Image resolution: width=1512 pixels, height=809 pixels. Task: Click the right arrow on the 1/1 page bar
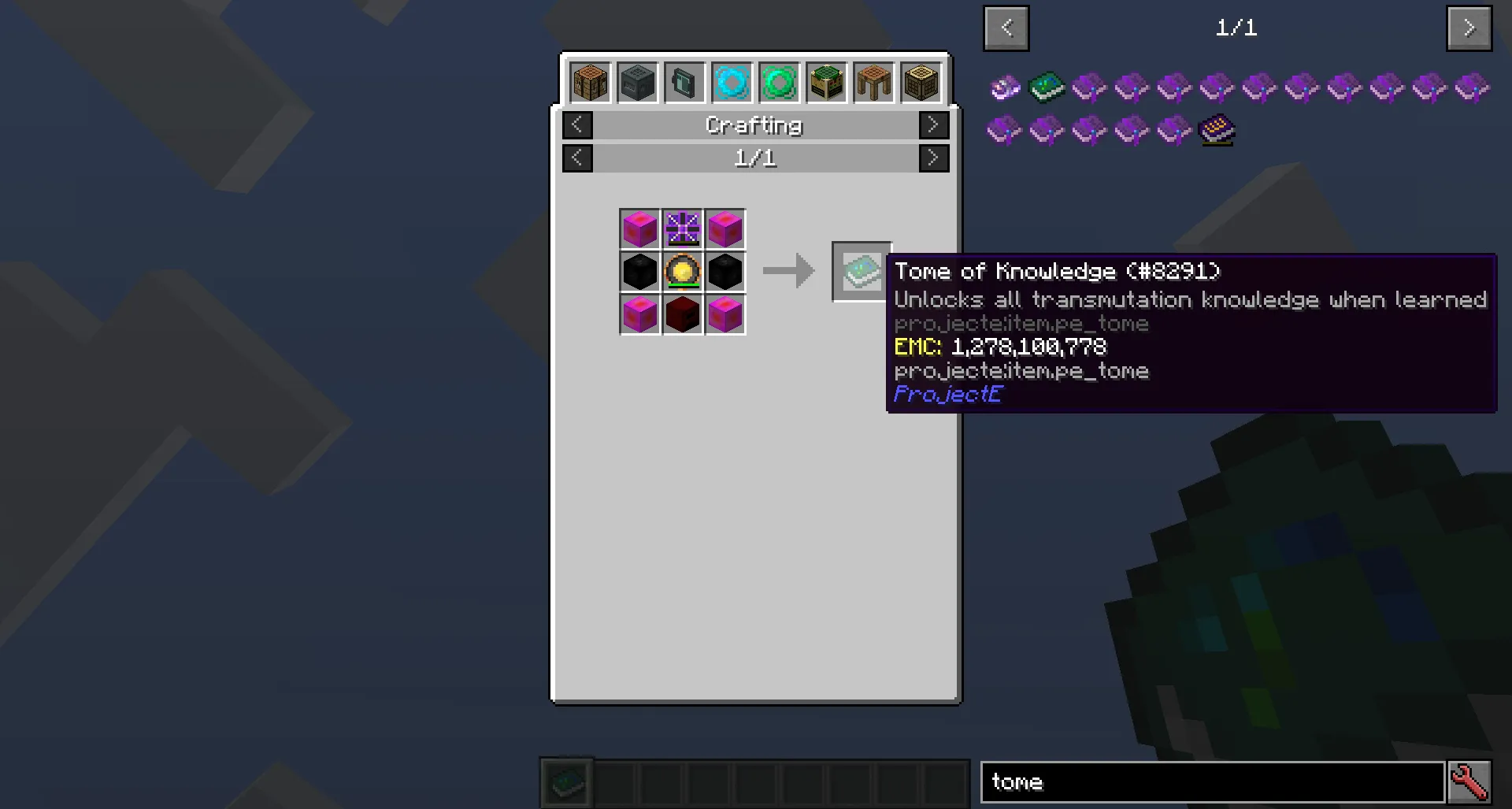[933, 158]
